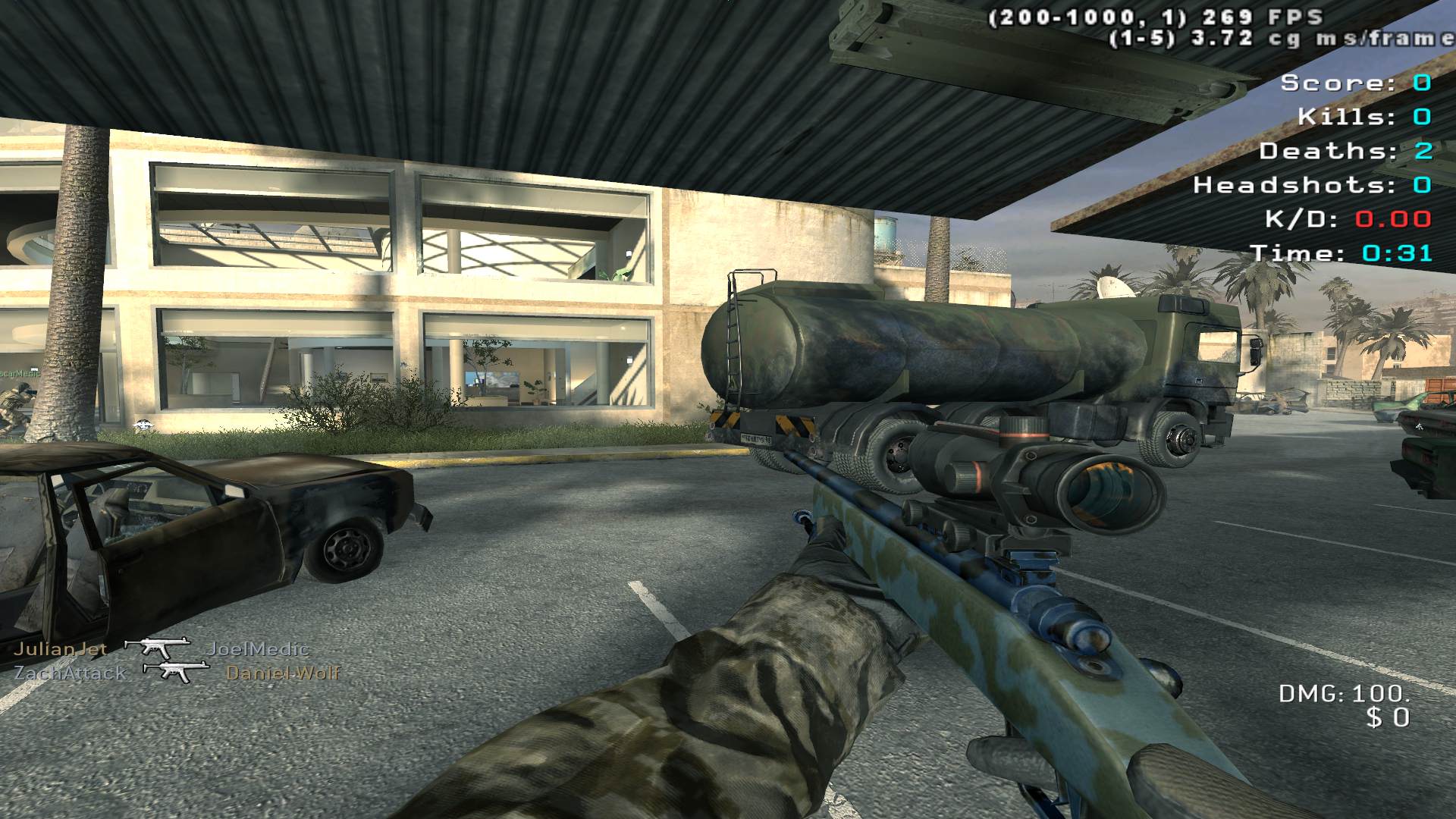Click JoelMedic's name in the kill feed
The height and width of the screenshot is (819, 1456).
coord(258,649)
